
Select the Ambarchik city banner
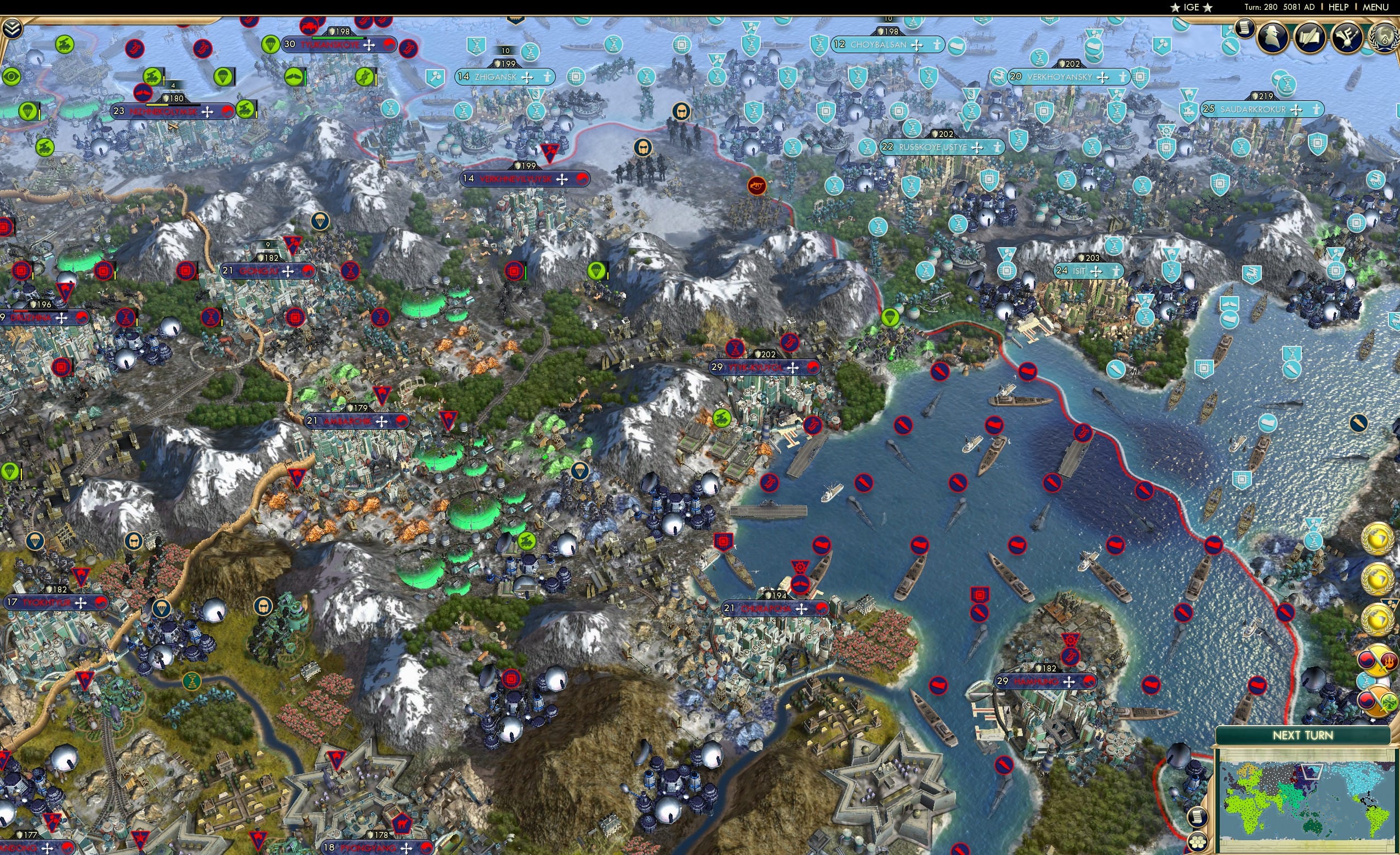tap(355, 421)
